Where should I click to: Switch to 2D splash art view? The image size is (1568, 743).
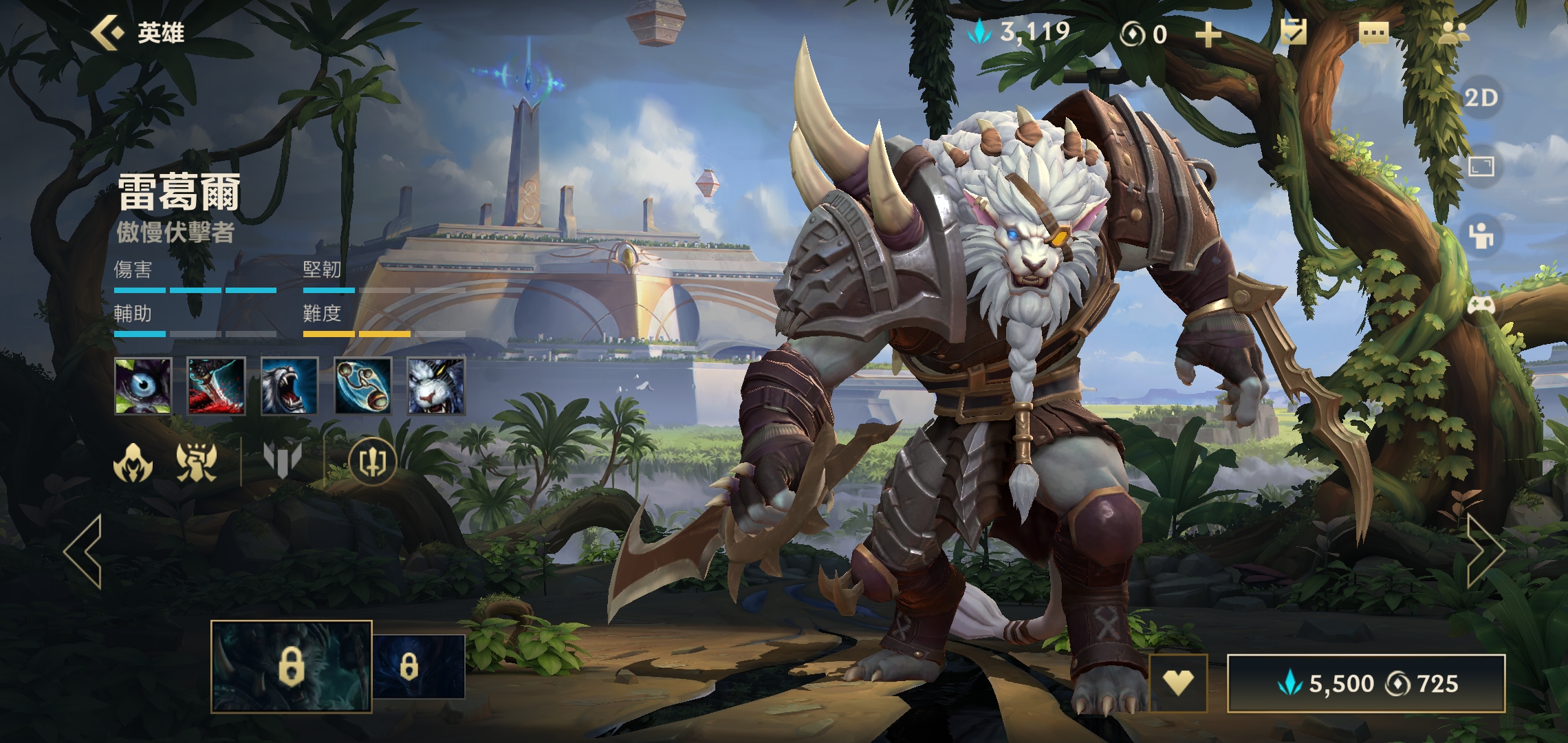point(1481,98)
